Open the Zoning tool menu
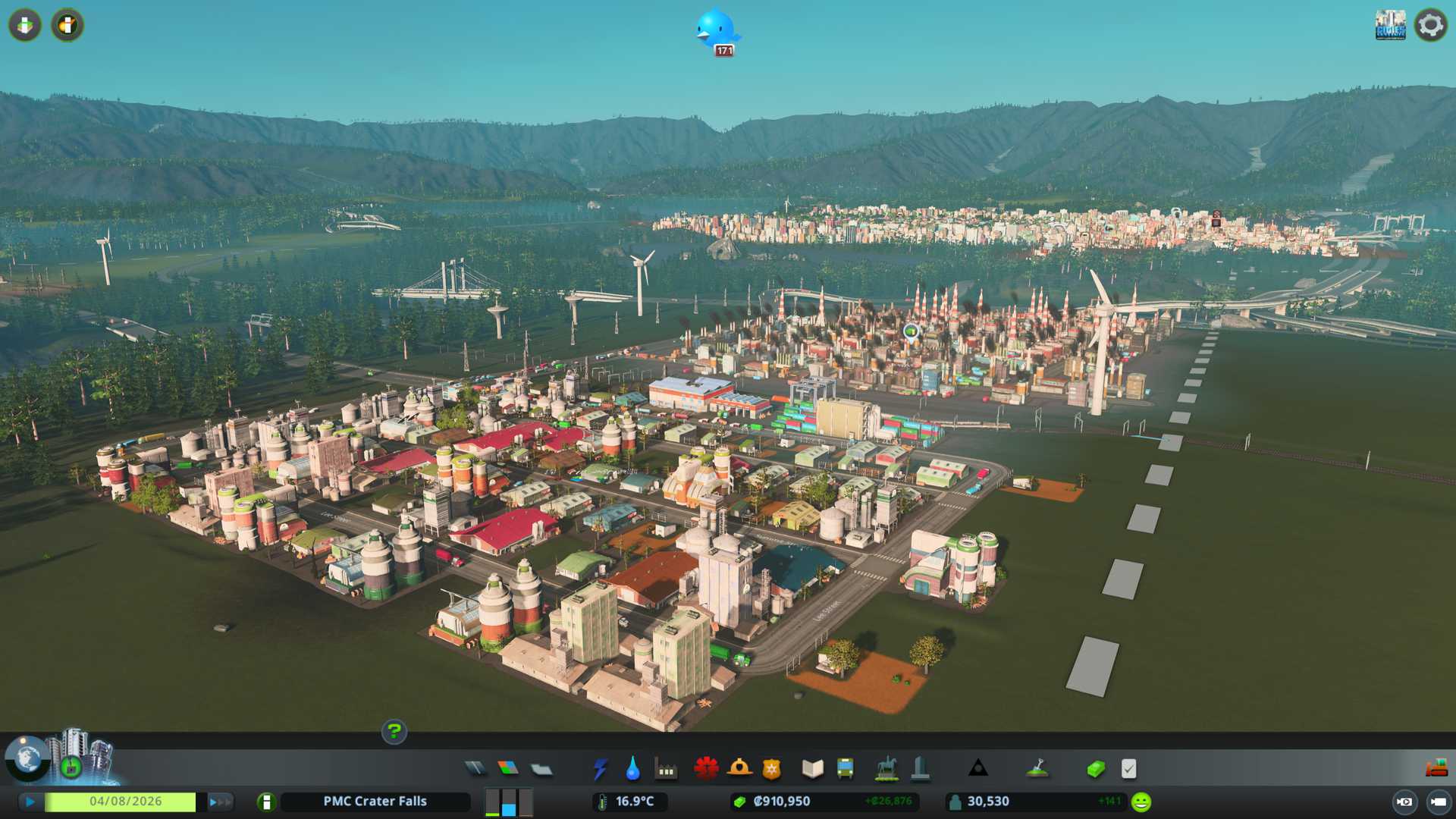The width and height of the screenshot is (1456, 819). click(508, 769)
